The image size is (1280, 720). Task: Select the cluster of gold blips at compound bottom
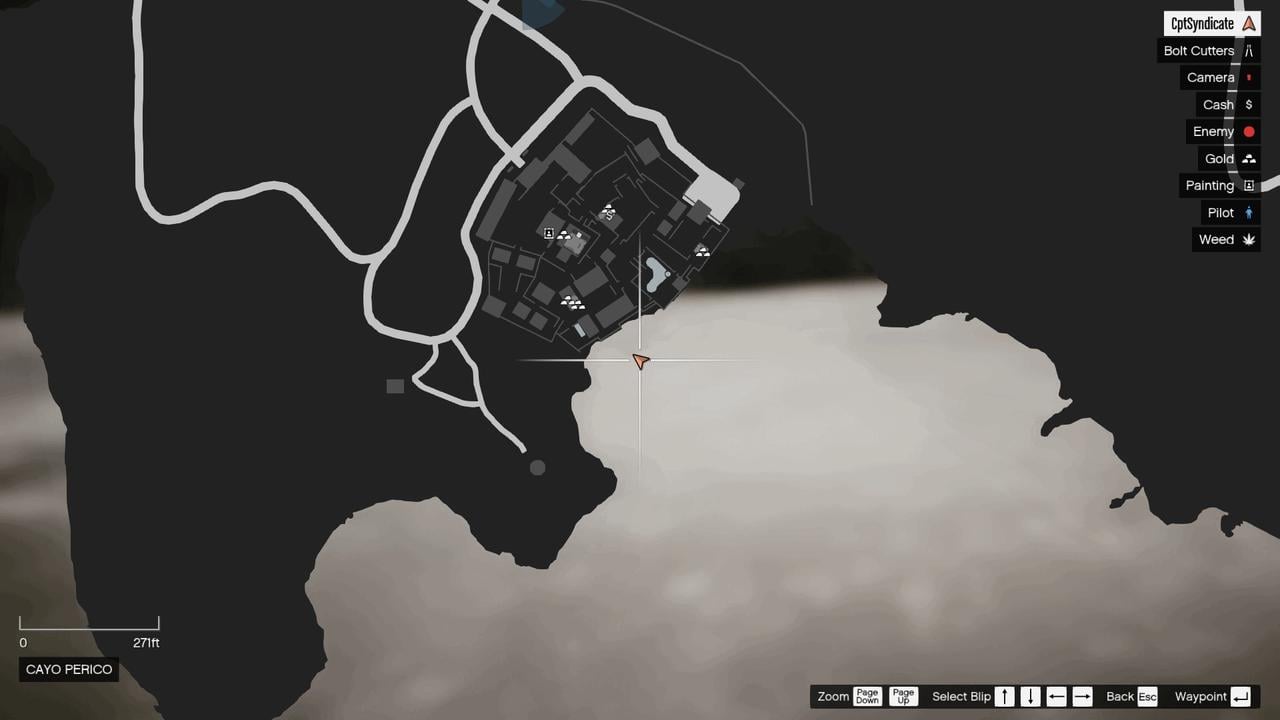pyautogui.click(x=573, y=302)
